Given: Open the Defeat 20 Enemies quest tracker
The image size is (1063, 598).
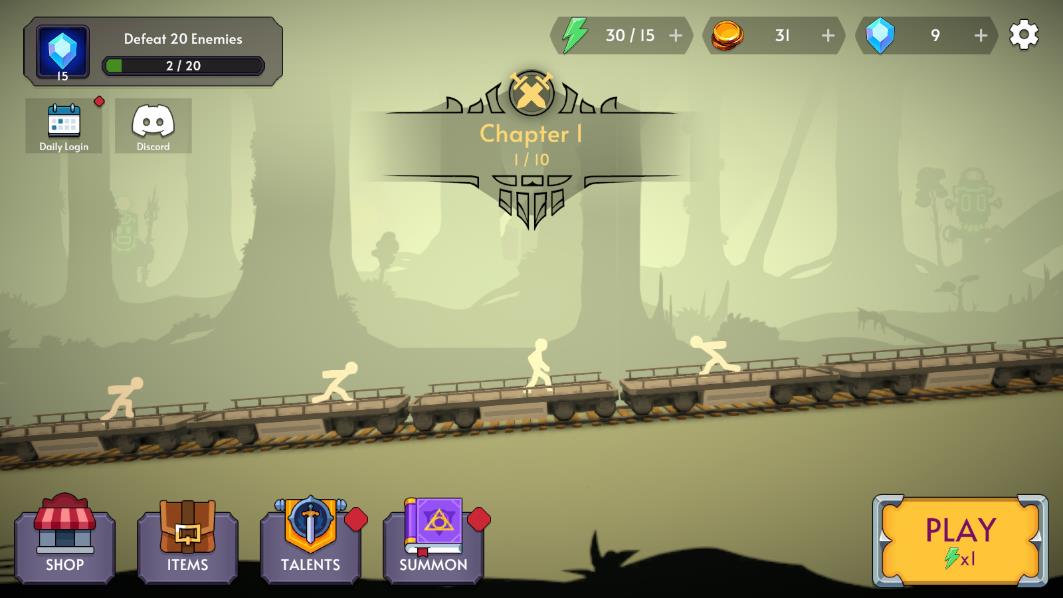Looking at the screenshot, I should coord(153,51).
